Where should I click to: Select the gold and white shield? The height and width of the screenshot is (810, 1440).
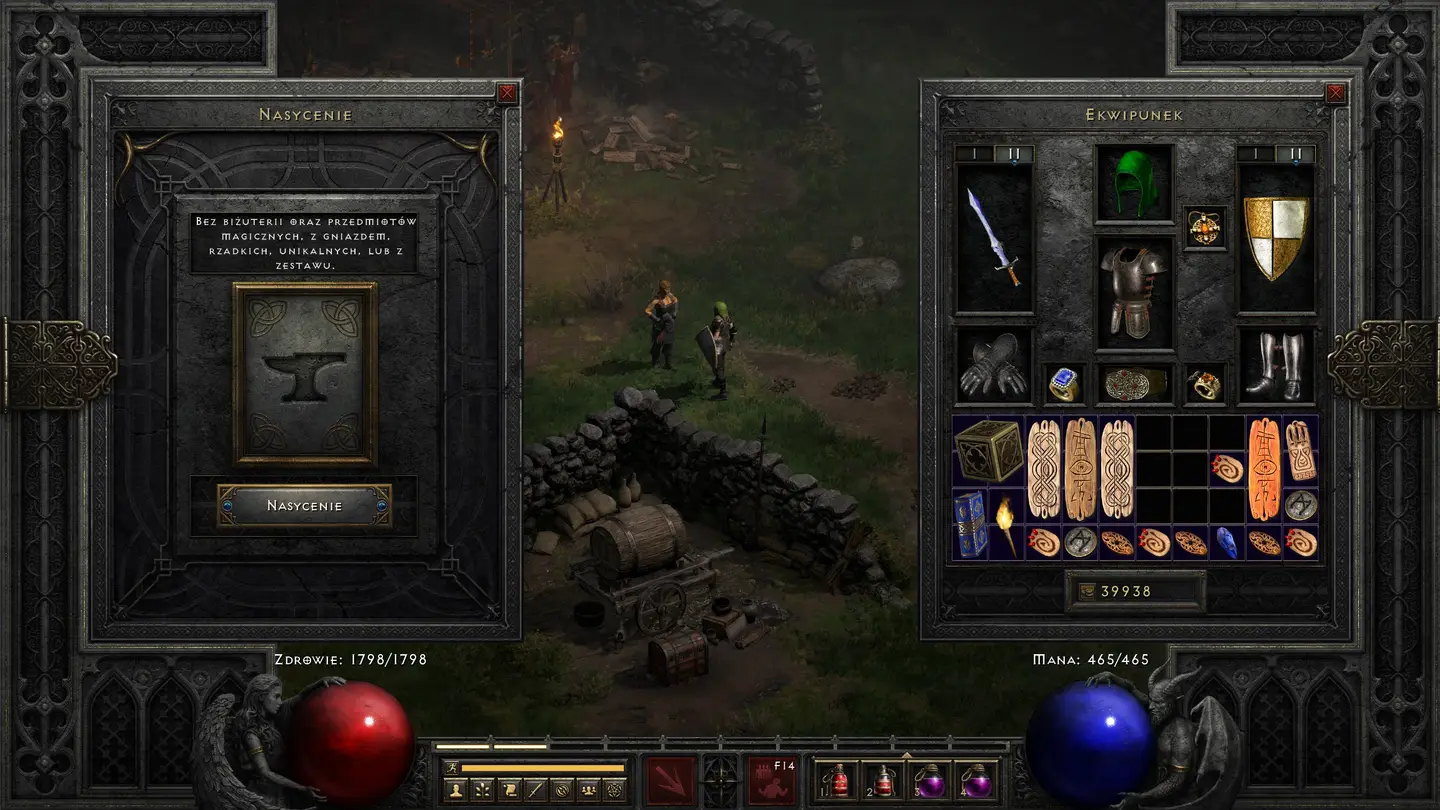point(1274,238)
